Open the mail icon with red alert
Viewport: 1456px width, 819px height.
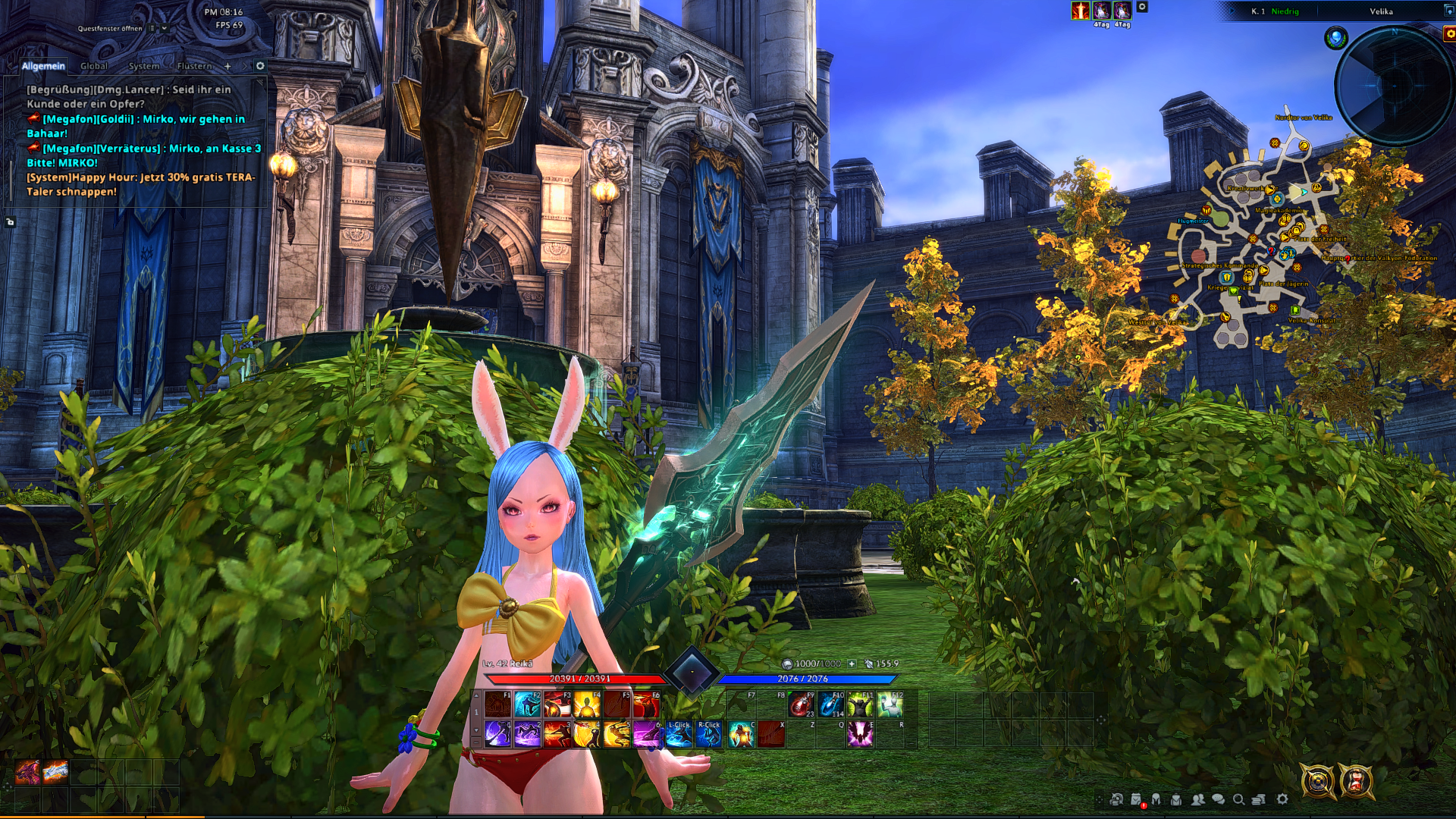pos(1137,799)
